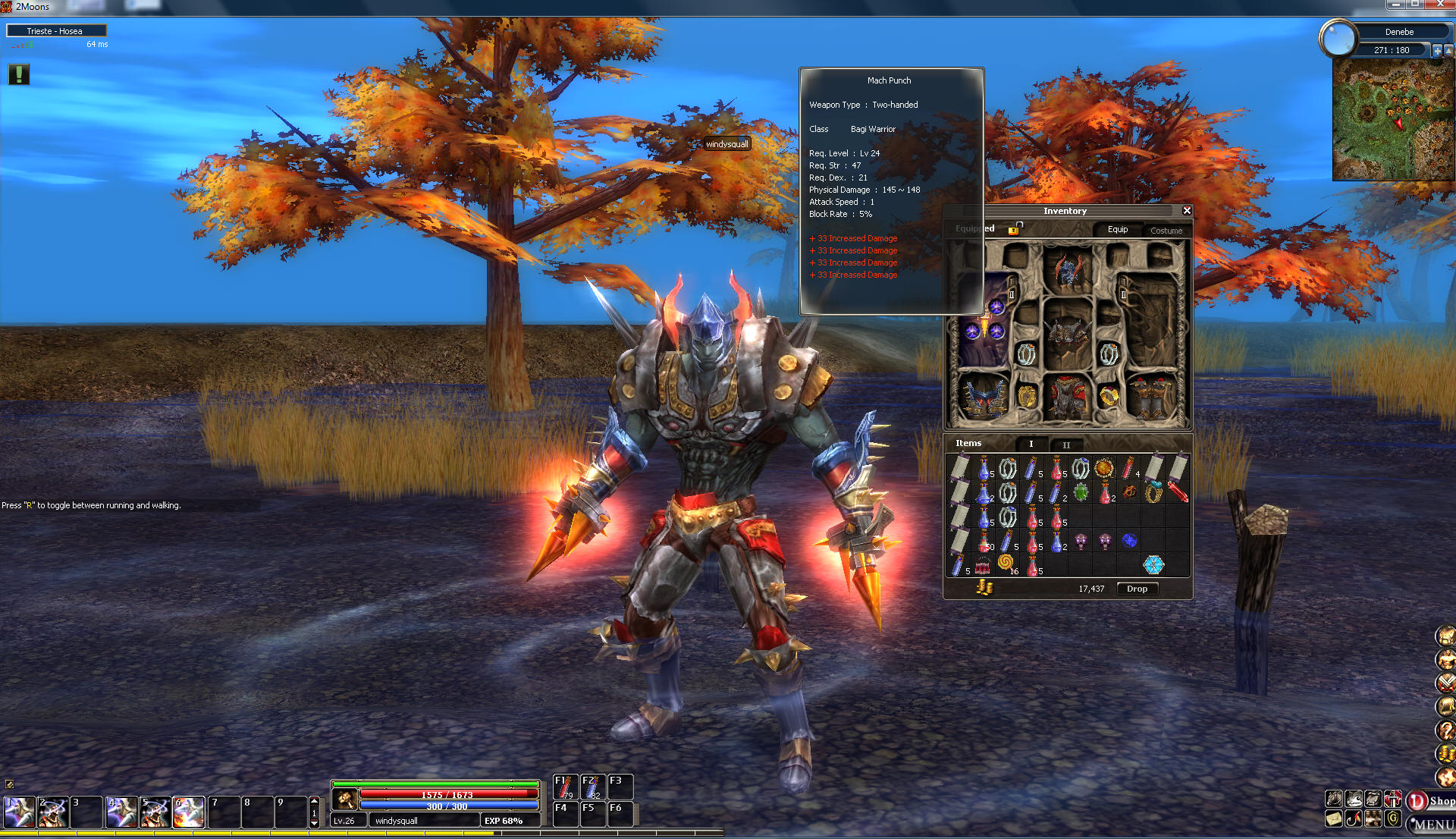Switch to the Costume tab
This screenshot has width=1456, height=839.
click(x=1166, y=231)
